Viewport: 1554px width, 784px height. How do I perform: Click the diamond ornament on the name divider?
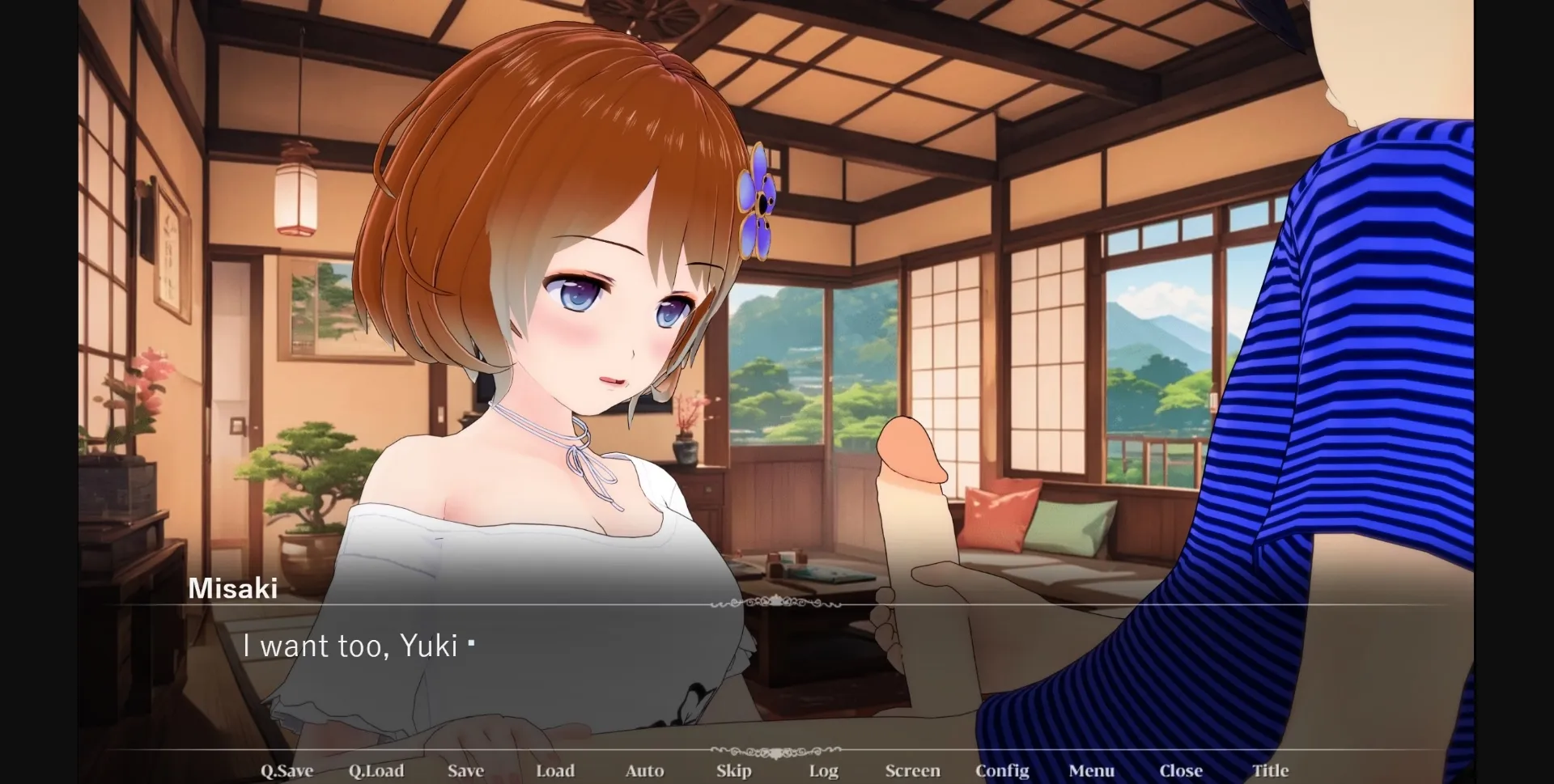[778, 603]
